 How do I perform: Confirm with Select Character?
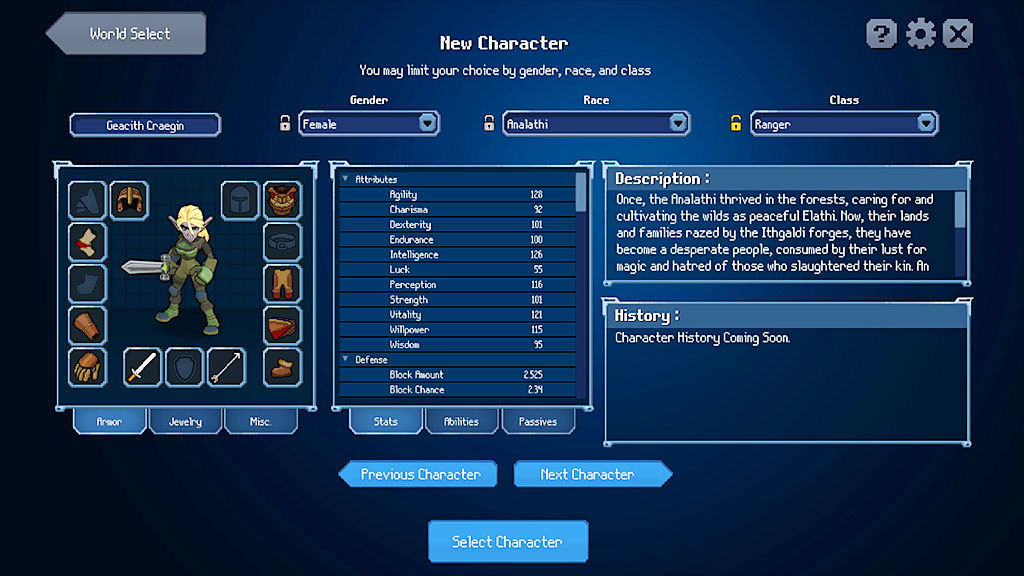pyautogui.click(x=507, y=542)
